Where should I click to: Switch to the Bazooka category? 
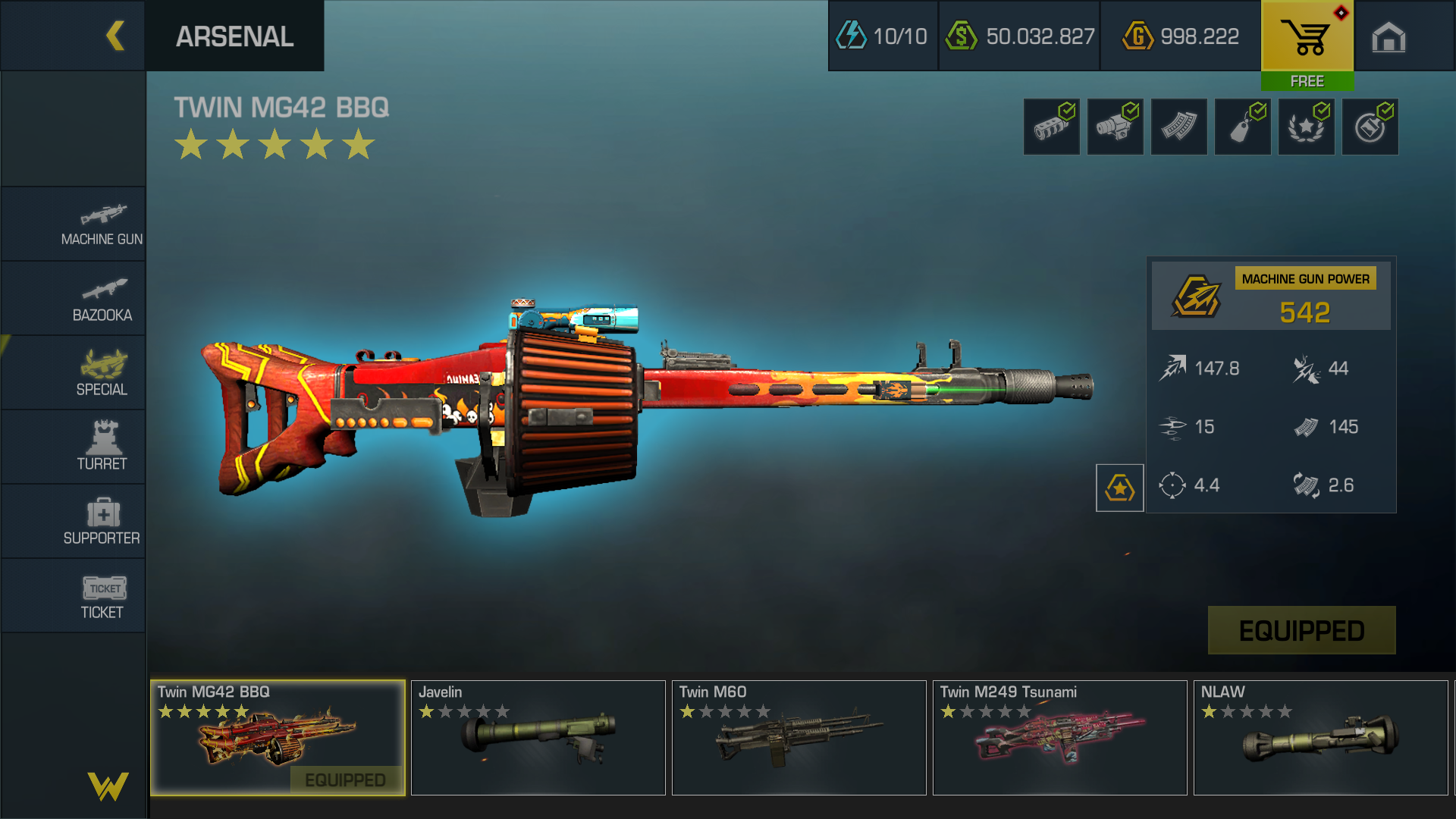tap(102, 300)
